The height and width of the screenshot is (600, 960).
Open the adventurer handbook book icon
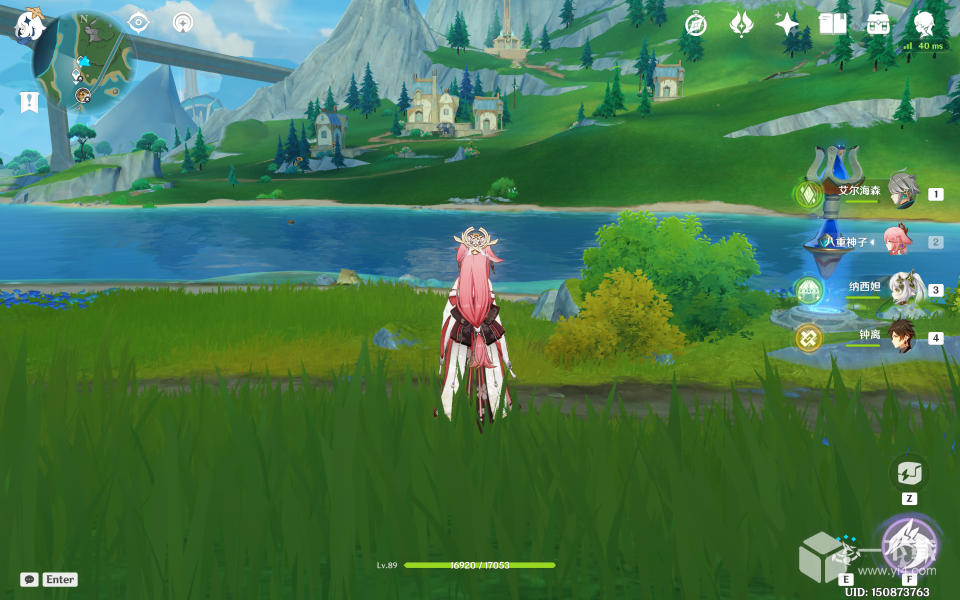[x=833, y=24]
